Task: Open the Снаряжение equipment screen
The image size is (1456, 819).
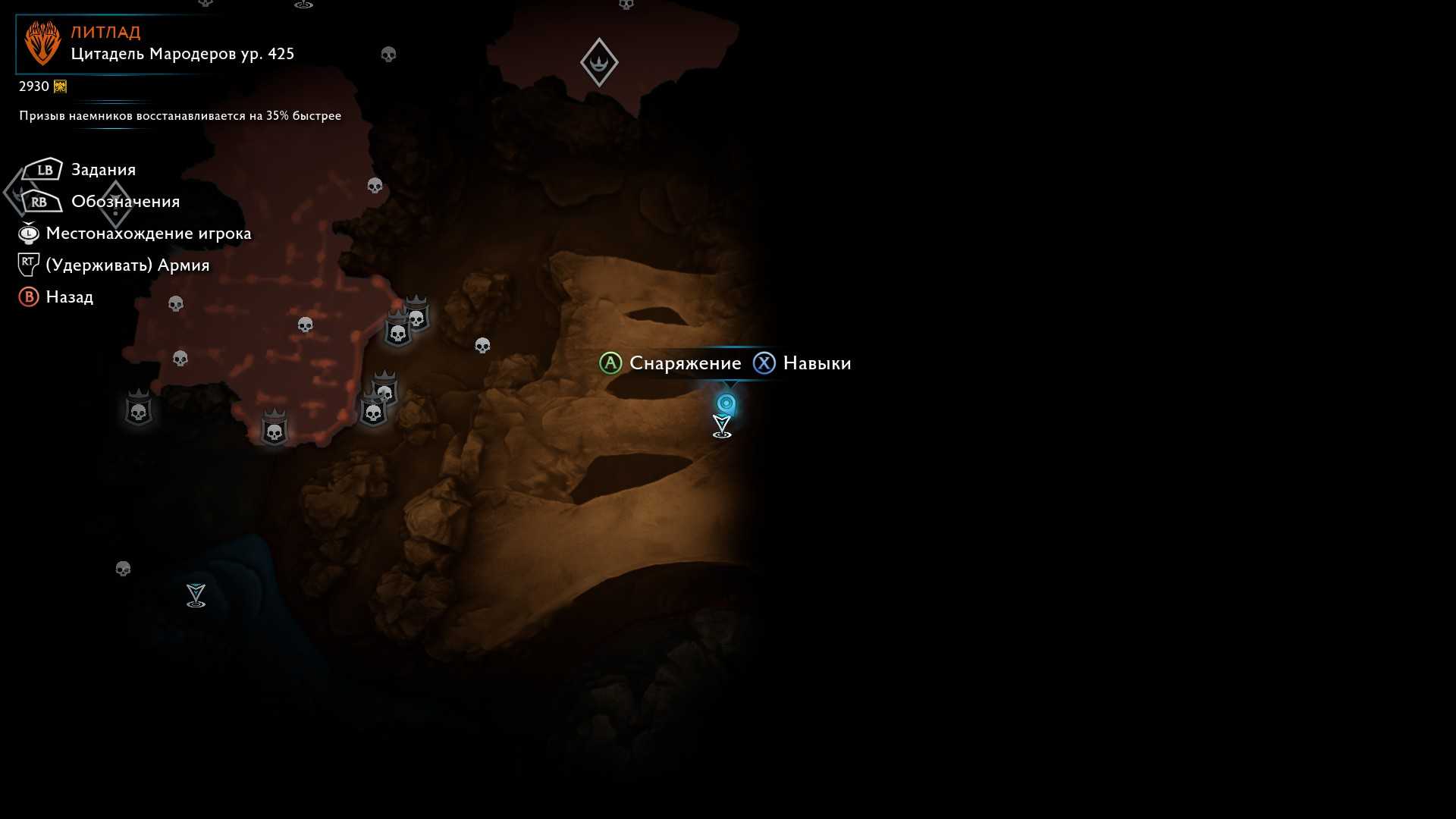Action: [685, 363]
